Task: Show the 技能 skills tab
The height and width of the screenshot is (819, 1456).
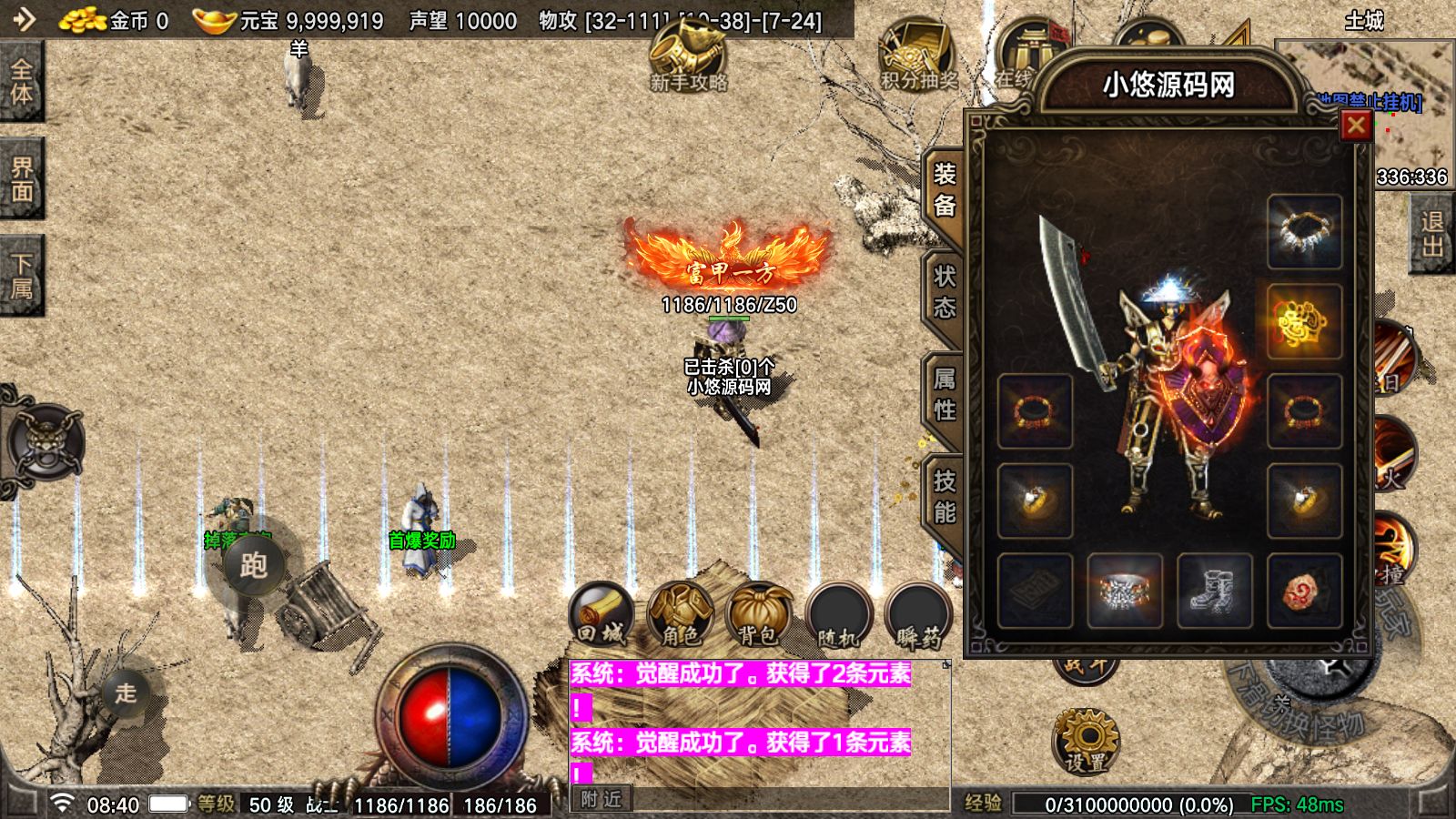Action: pos(945,496)
